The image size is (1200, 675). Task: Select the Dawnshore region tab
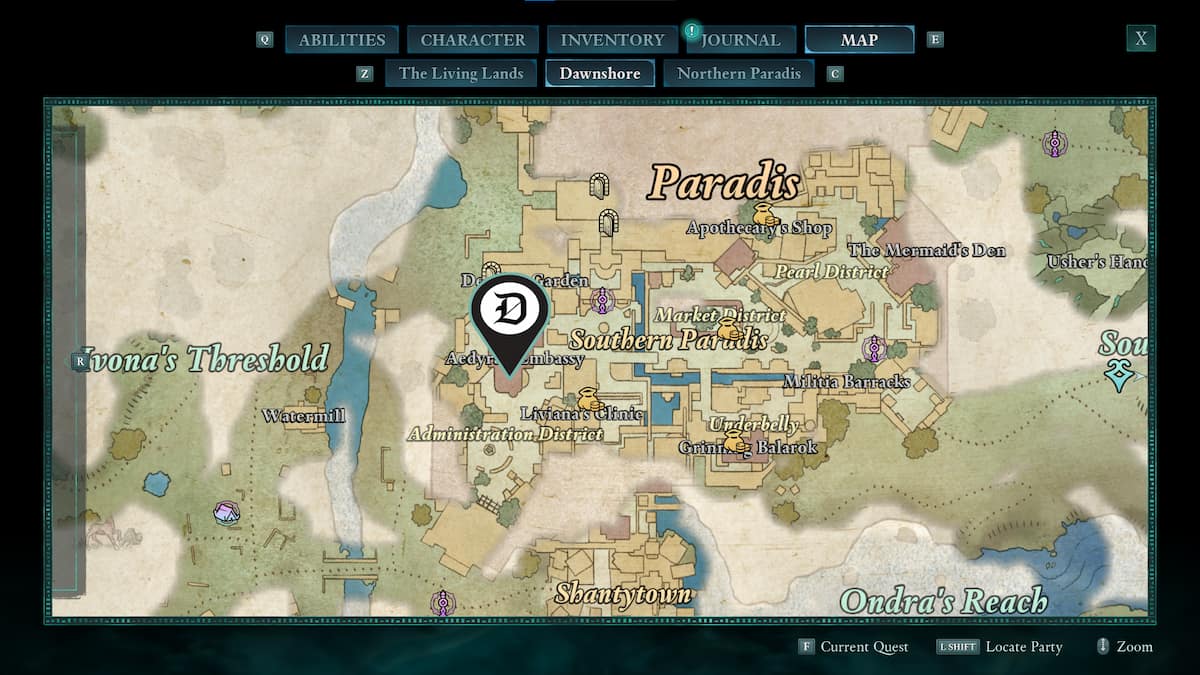(600, 73)
